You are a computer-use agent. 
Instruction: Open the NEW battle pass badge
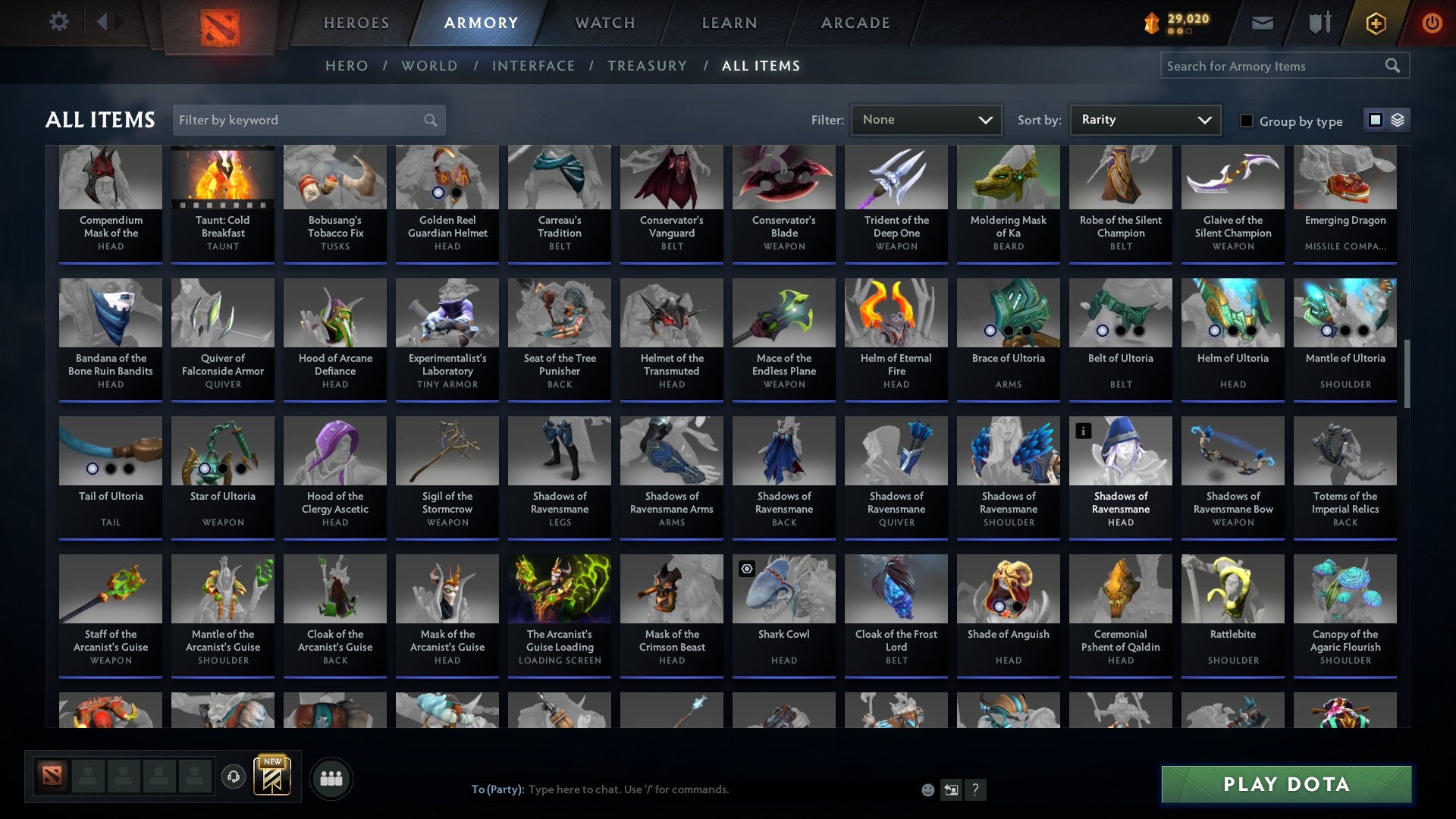pos(273,775)
